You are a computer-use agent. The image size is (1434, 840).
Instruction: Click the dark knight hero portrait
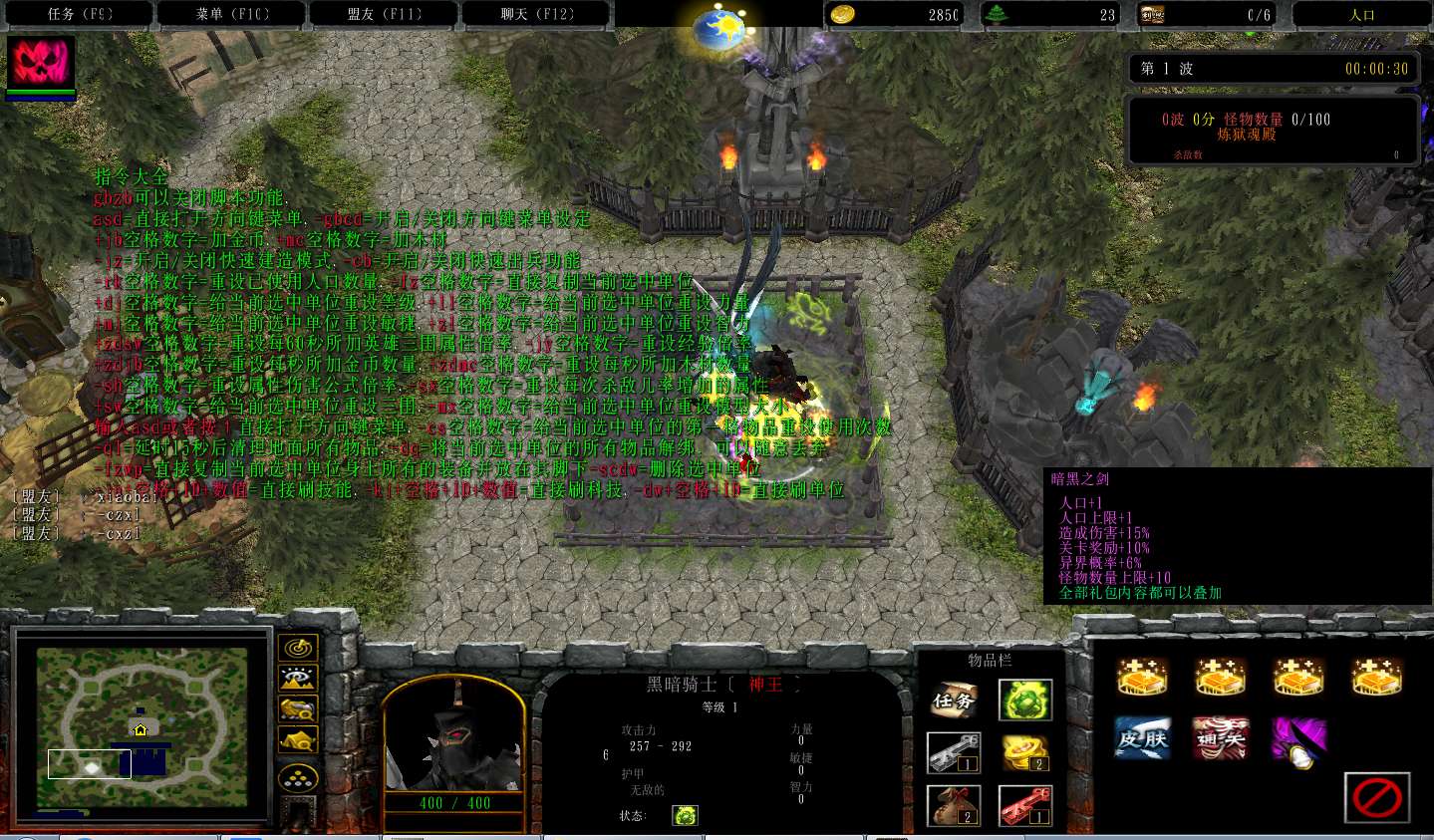pos(454,735)
